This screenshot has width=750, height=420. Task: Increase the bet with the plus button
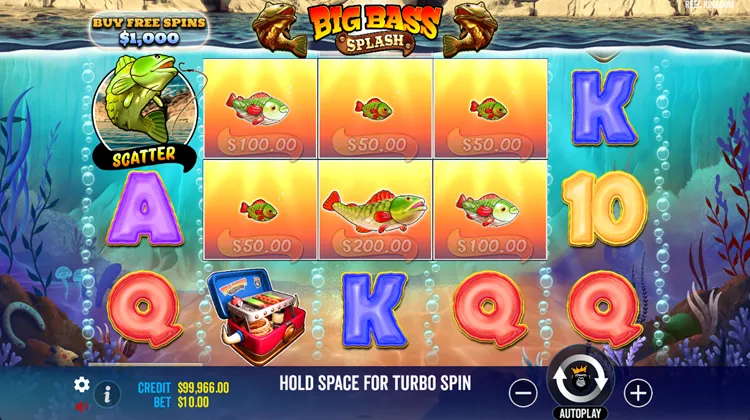click(x=638, y=393)
